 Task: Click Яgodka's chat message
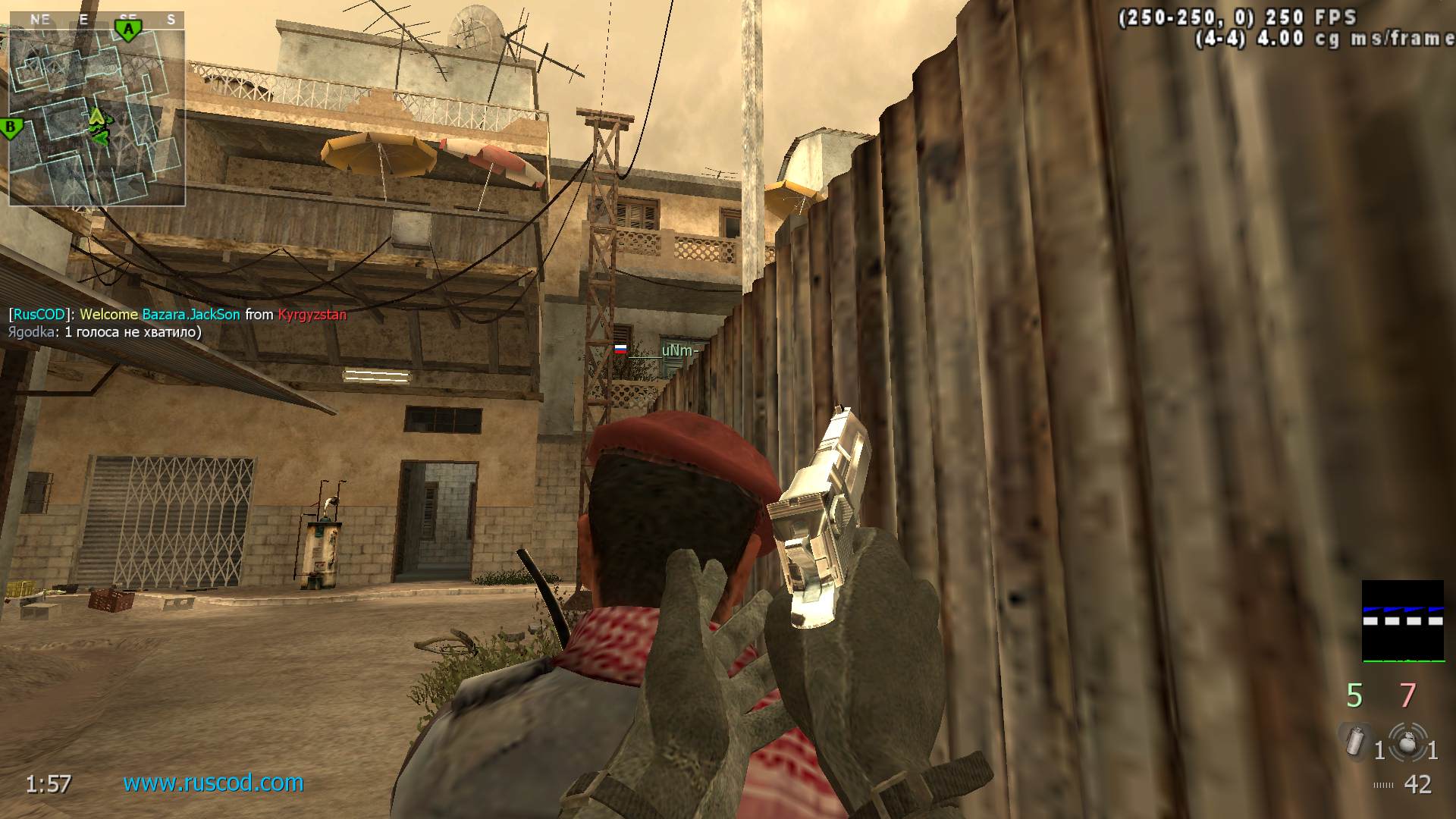point(105,332)
